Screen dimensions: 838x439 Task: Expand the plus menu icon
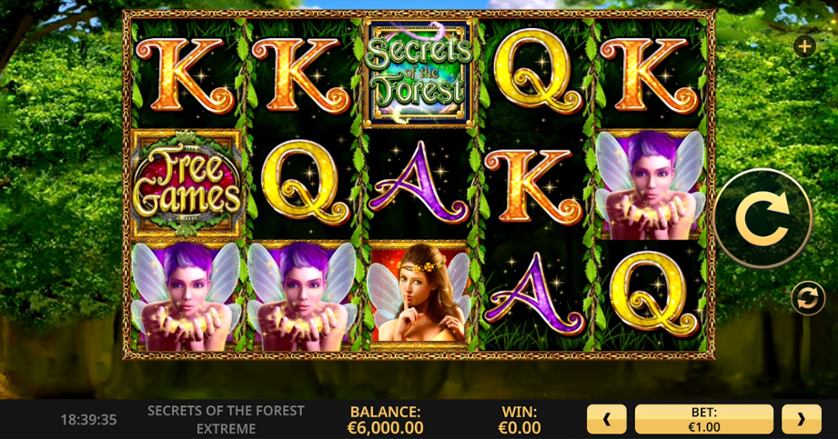point(804,46)
